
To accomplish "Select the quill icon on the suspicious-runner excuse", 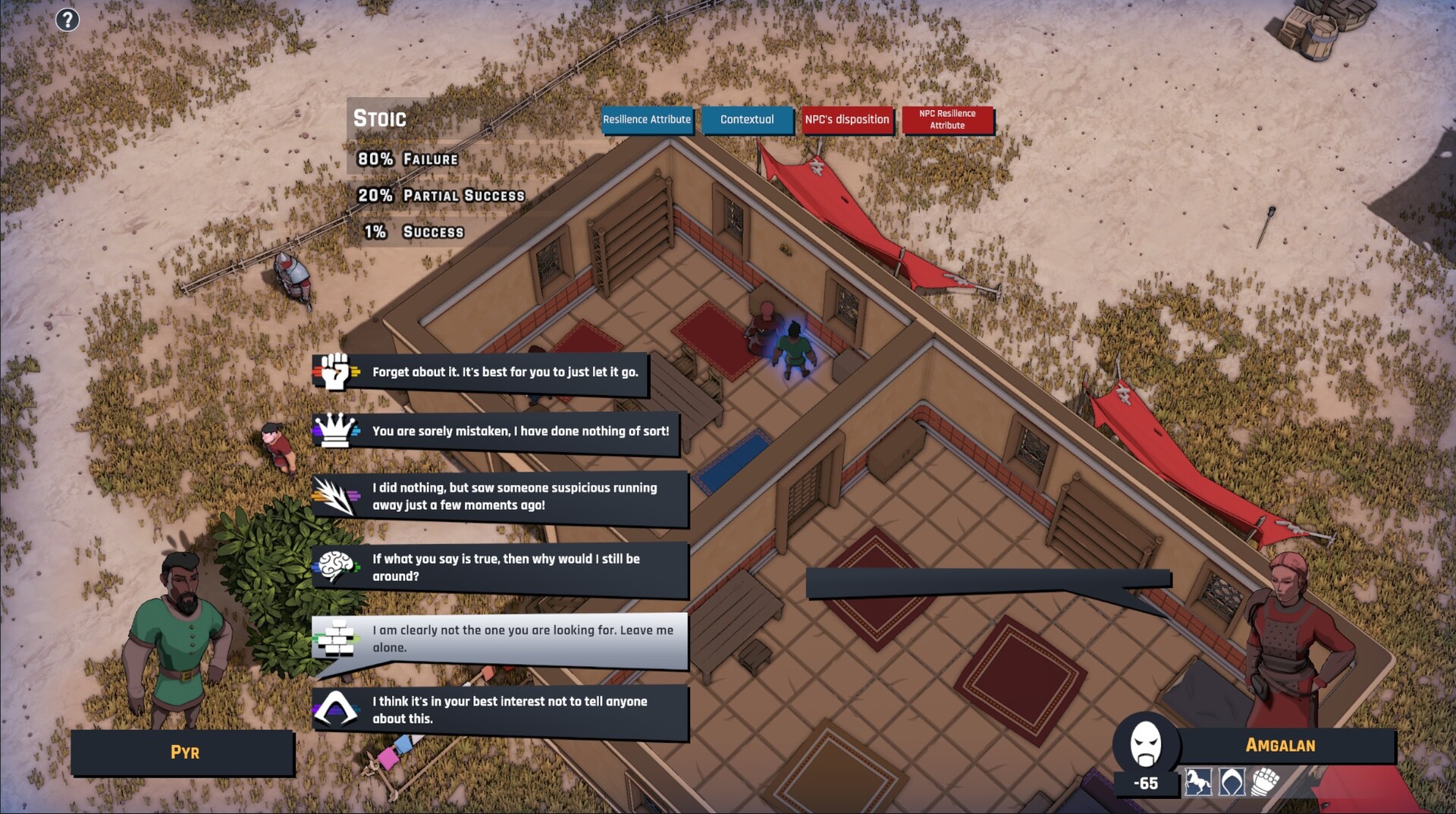I will click(334, 495).
